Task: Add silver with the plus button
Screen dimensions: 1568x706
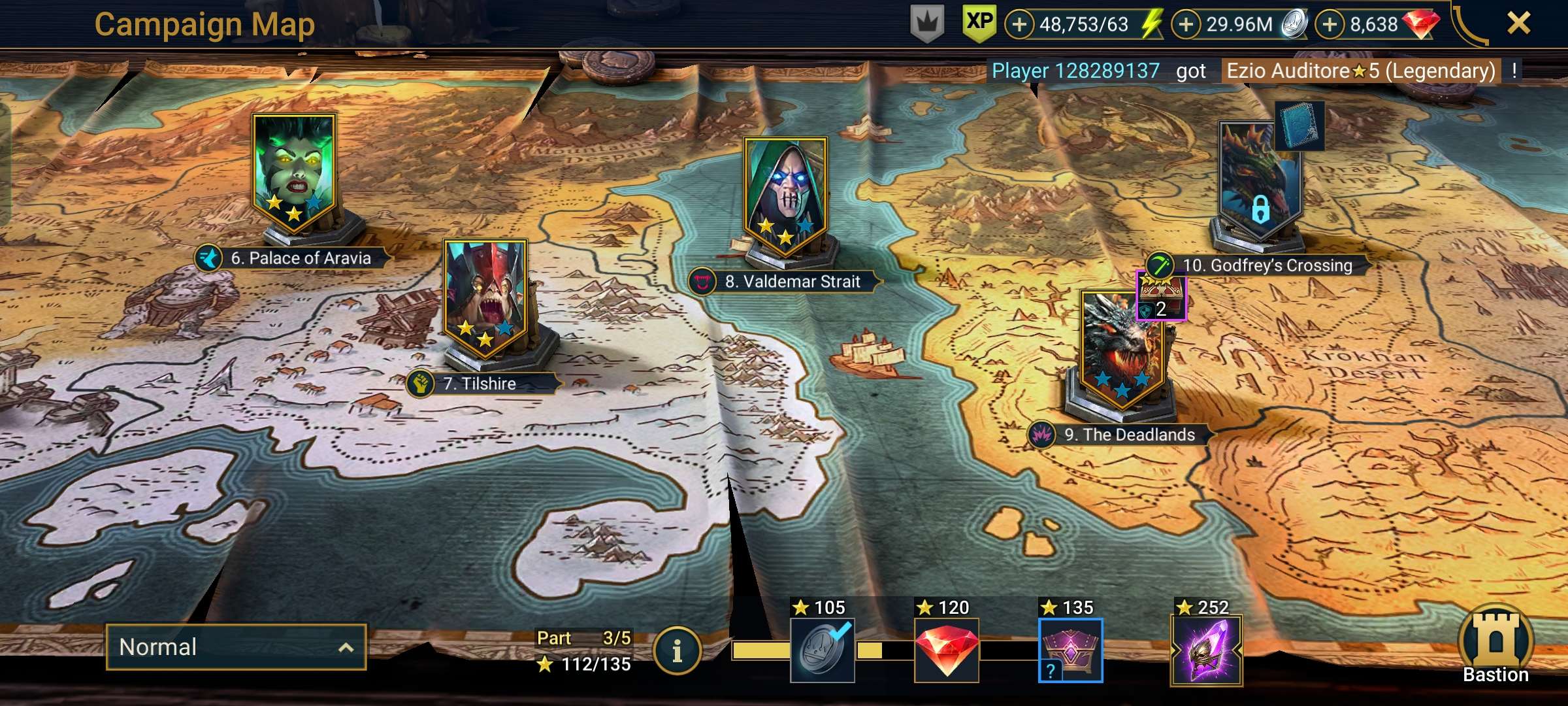Action: 1186,25
